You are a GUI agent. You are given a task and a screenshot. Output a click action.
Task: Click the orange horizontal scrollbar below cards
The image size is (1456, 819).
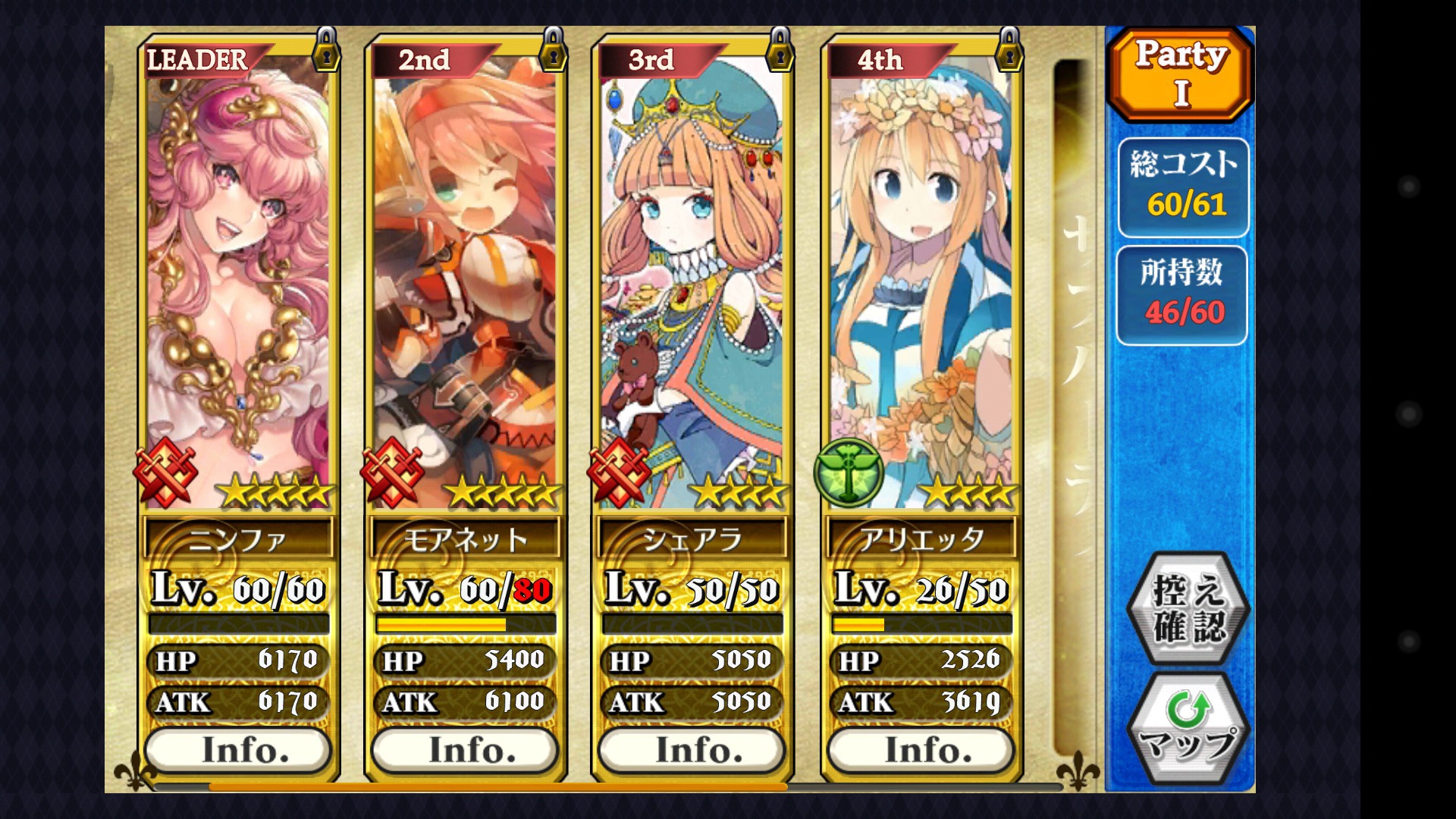[497, 787]
